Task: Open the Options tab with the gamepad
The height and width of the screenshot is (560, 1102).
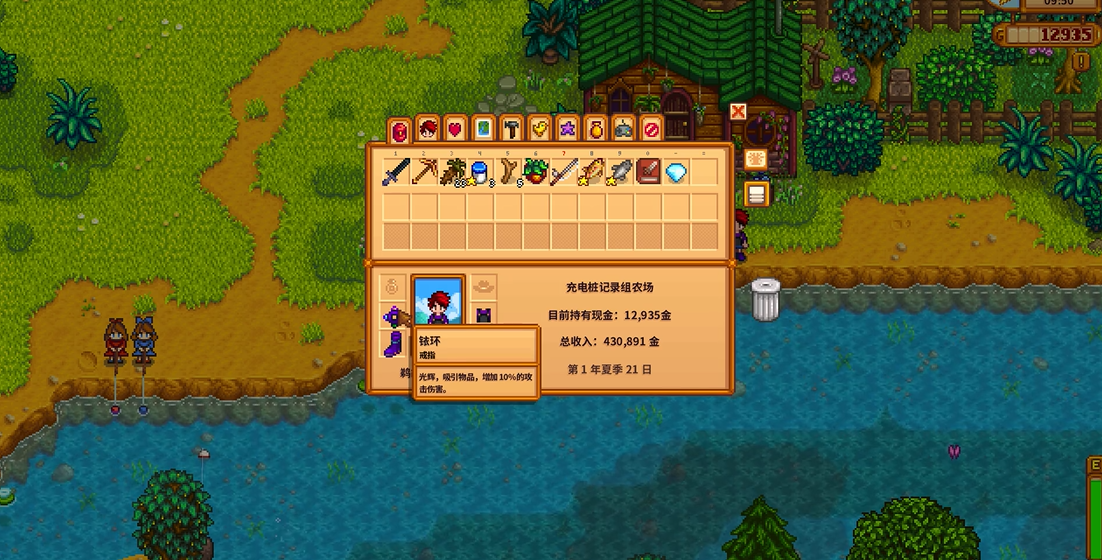Action: (x=624, y=130)
